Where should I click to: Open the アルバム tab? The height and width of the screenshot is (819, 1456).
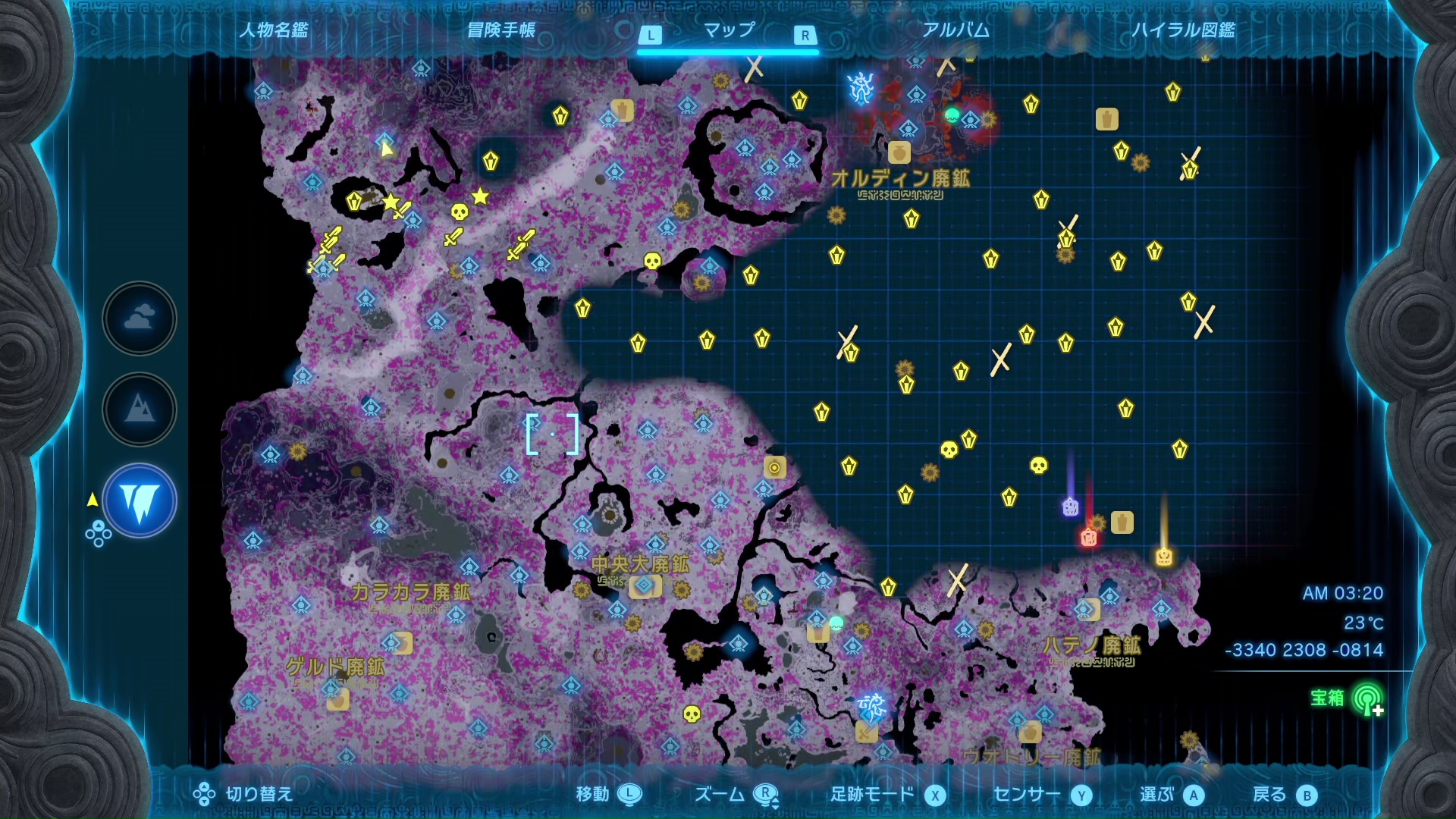click(x=955, y=30)
